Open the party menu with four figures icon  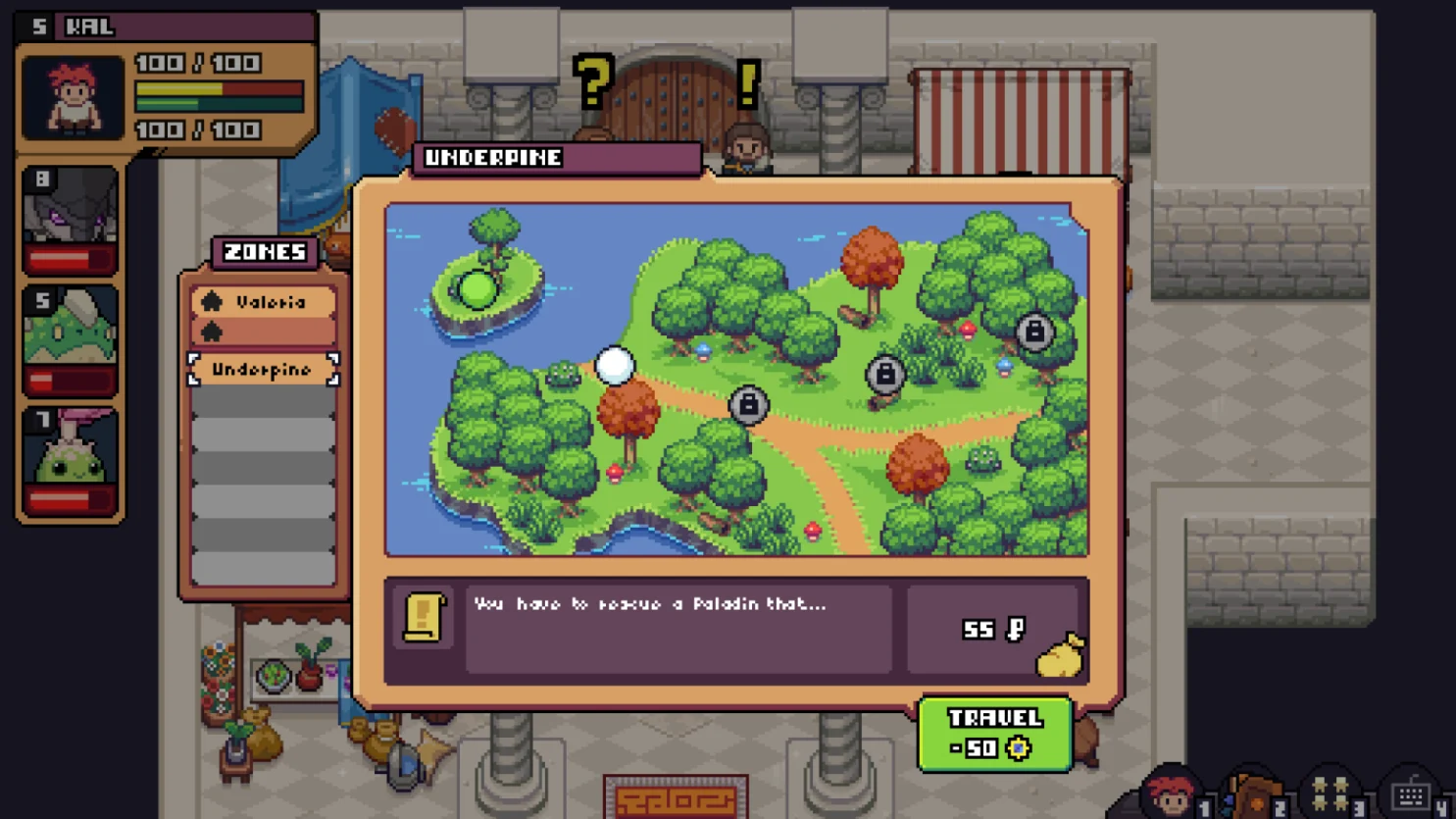(x=1330, y=794)
